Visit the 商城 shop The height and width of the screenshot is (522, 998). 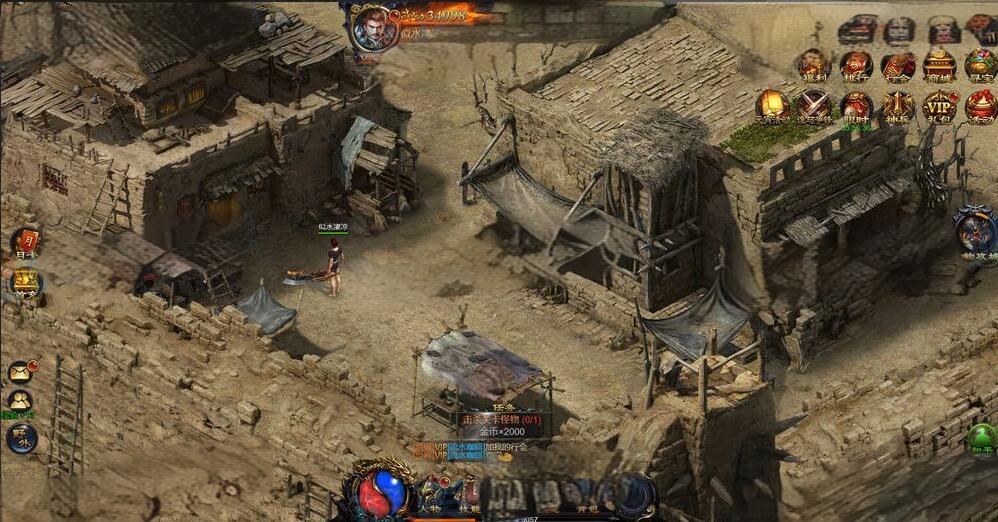(x=941, y=65)
